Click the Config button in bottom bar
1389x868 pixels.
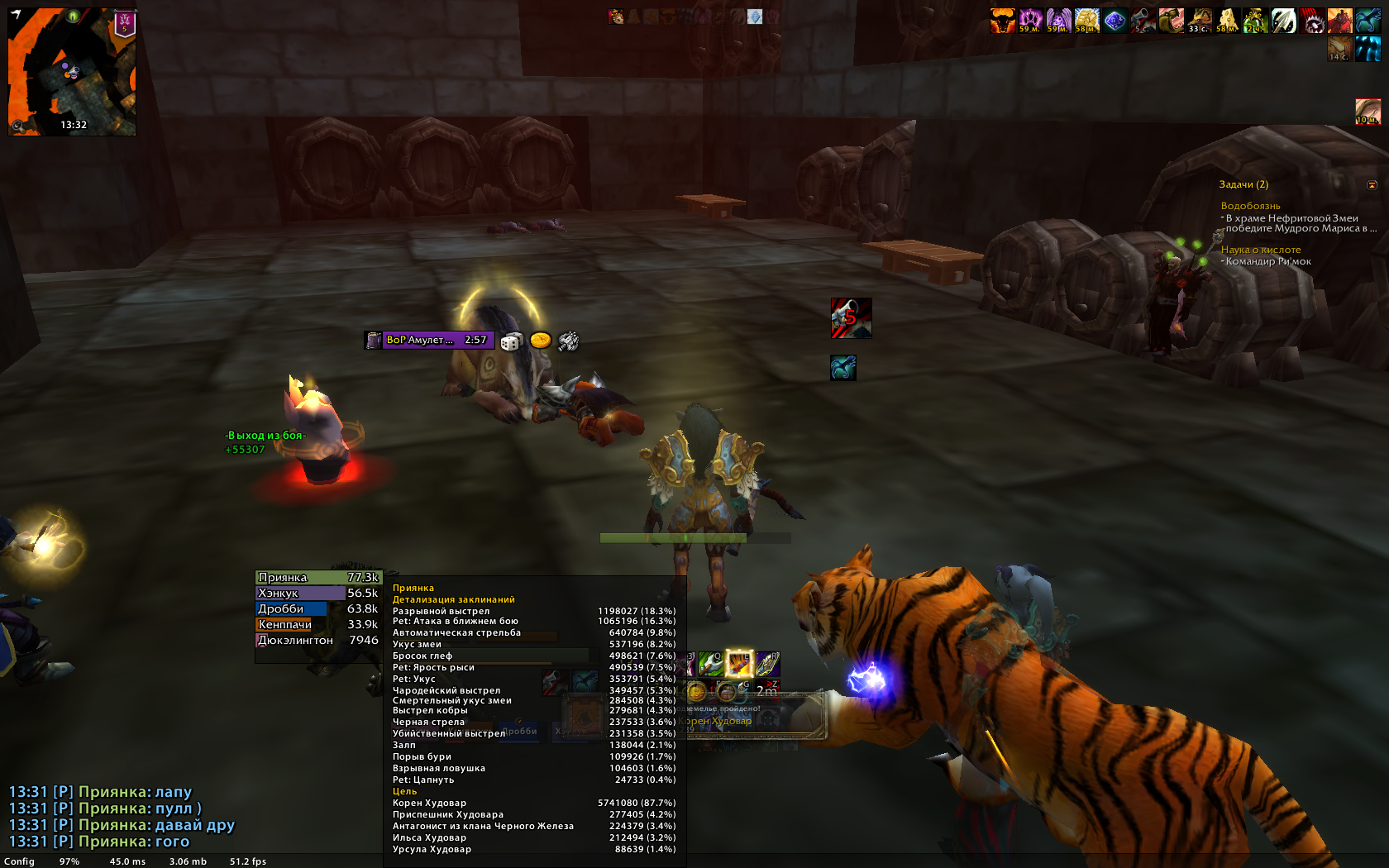tap(19, 861)
